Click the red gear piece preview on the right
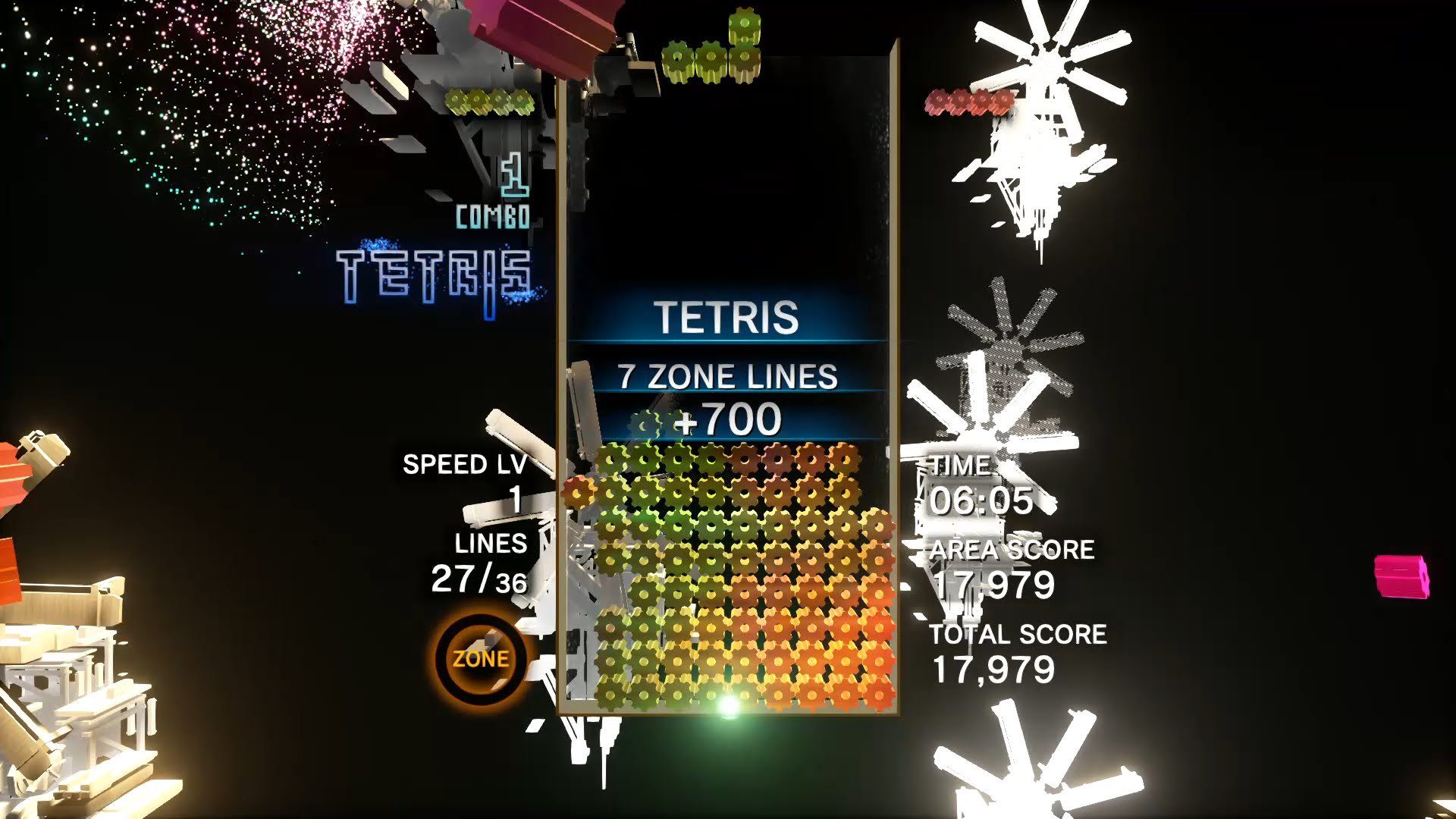1456x819 pixels. (x=968, y=101)
